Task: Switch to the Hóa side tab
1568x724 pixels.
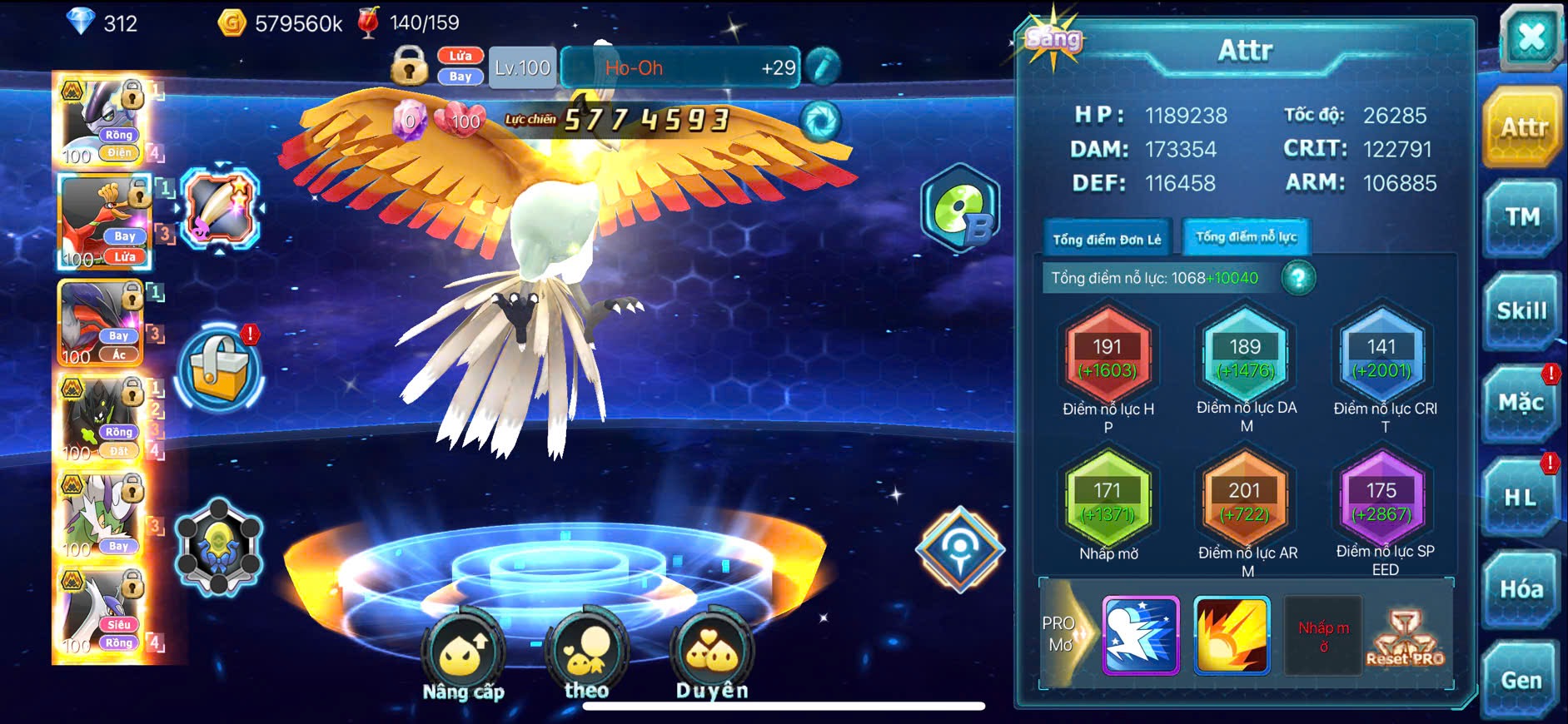Action: pos(1521,590)
